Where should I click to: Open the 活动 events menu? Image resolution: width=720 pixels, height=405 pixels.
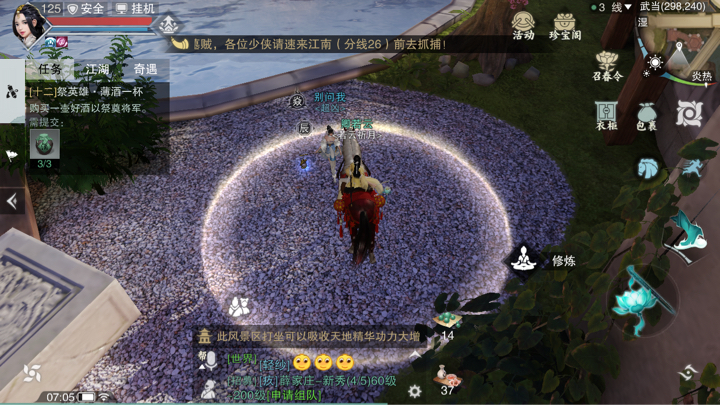click(523, 24)
